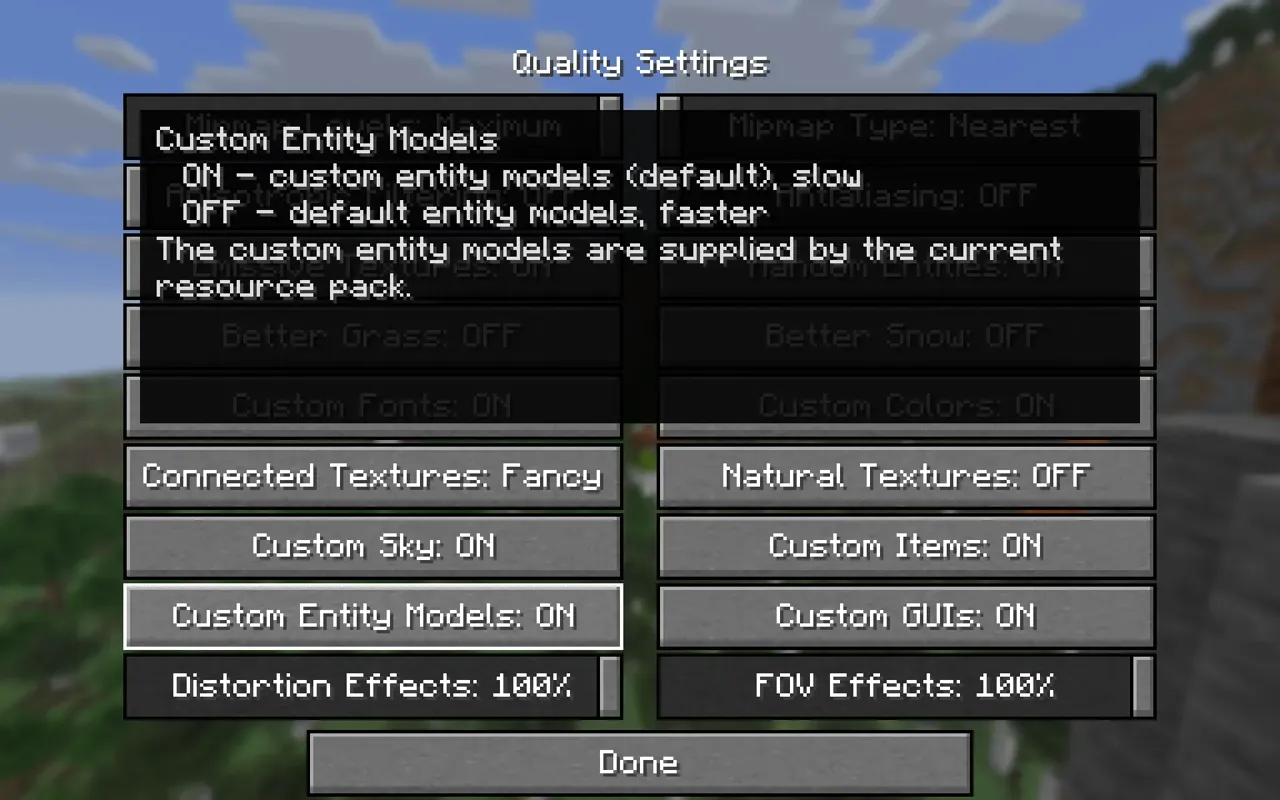The width and height of the screenshot is (1280, 800).
Task: Disable Custom Colors
Action: 904,406
